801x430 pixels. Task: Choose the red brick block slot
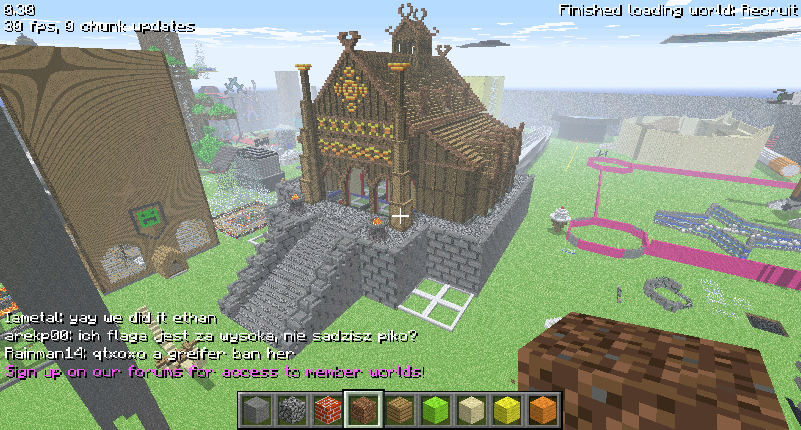(328, 410)
